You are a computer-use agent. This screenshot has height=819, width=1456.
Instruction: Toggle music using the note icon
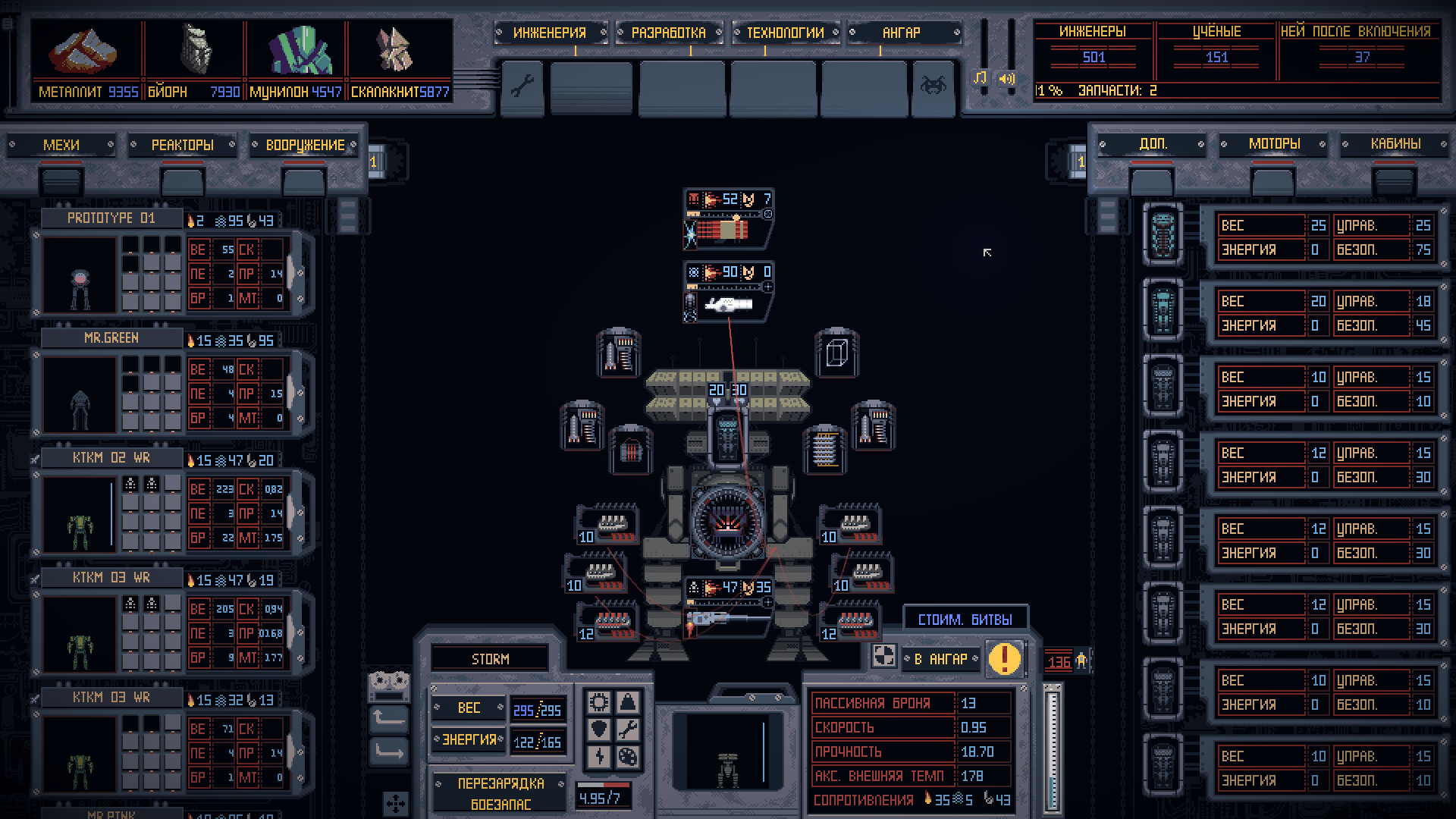(981, 77)
